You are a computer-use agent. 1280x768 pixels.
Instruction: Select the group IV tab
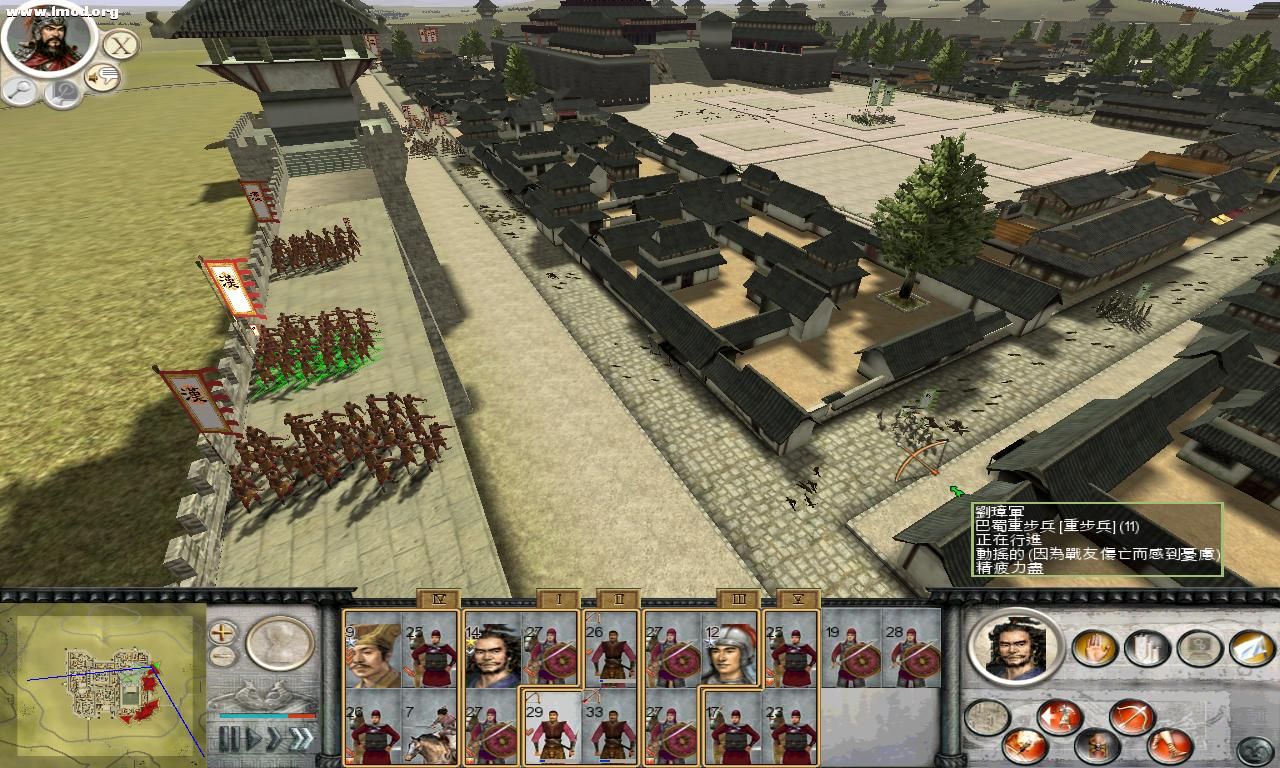coord(438,599)
